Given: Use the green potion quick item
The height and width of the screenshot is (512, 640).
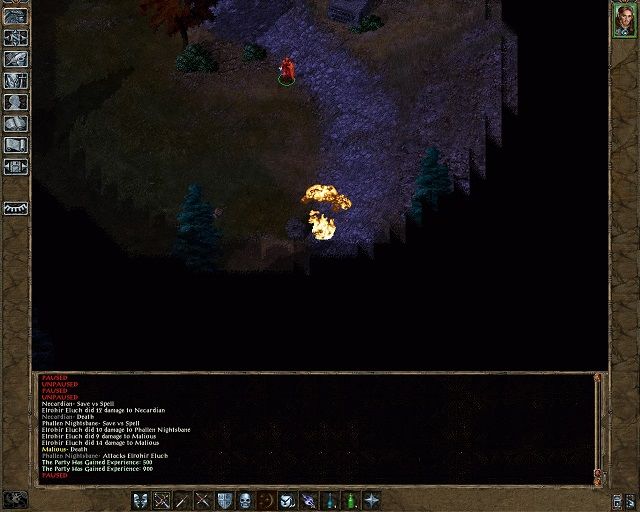Looking at the screenshot, I should tap(351, 499).
